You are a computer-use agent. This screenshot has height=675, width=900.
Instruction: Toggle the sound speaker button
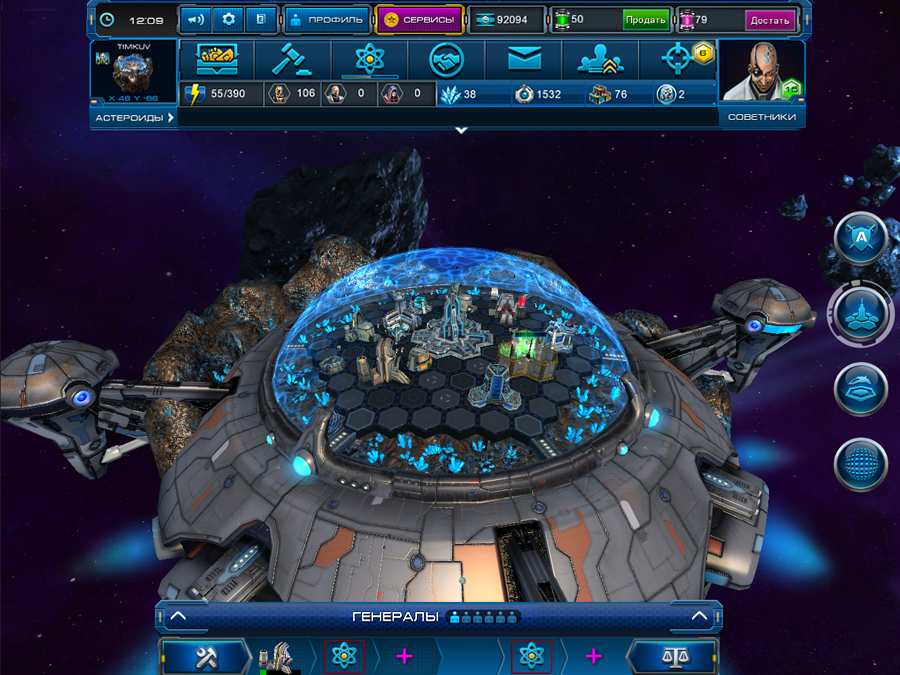click(x=195, y=19)
